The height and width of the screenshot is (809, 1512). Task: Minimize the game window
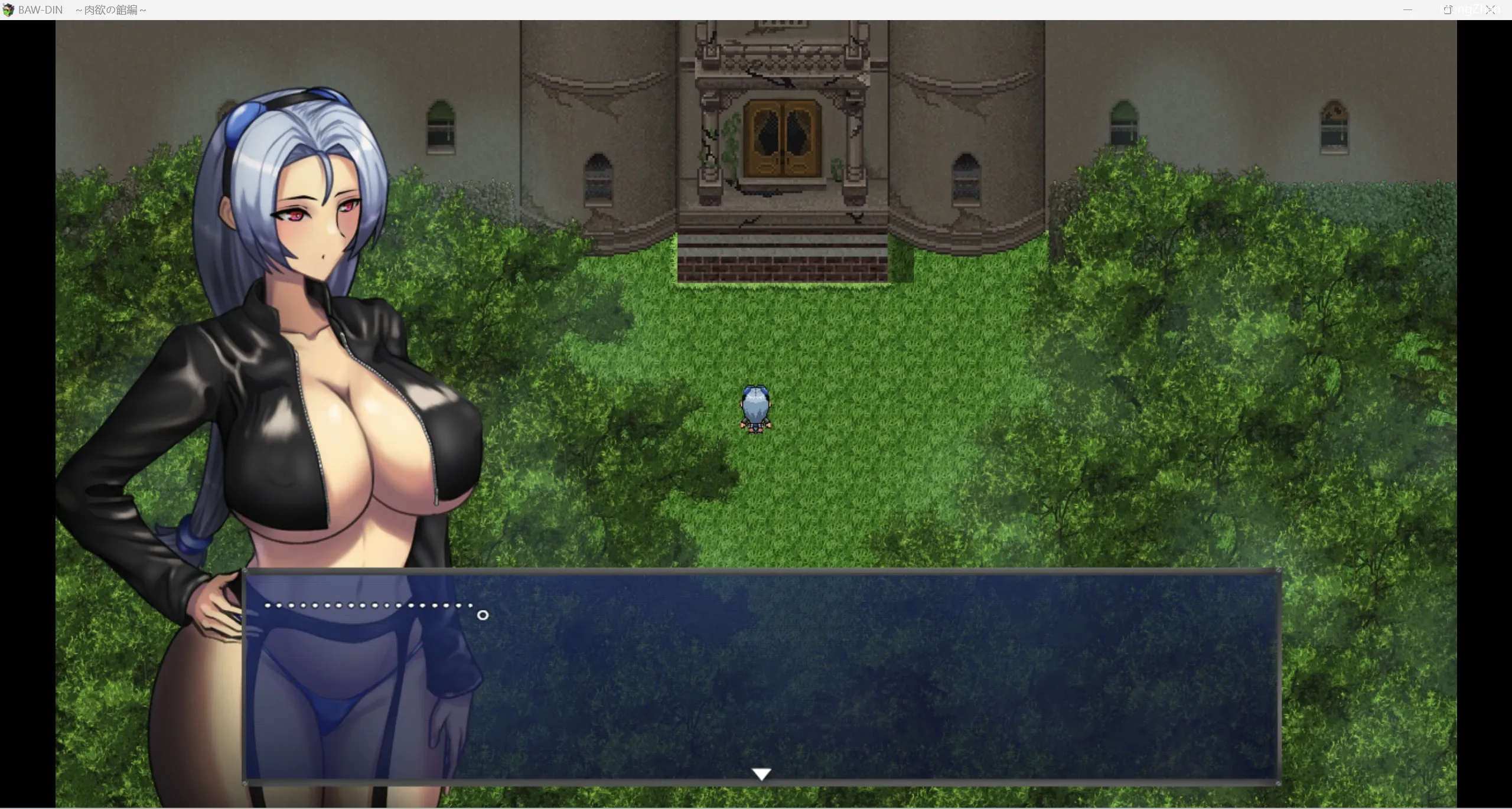point(1407,10)
